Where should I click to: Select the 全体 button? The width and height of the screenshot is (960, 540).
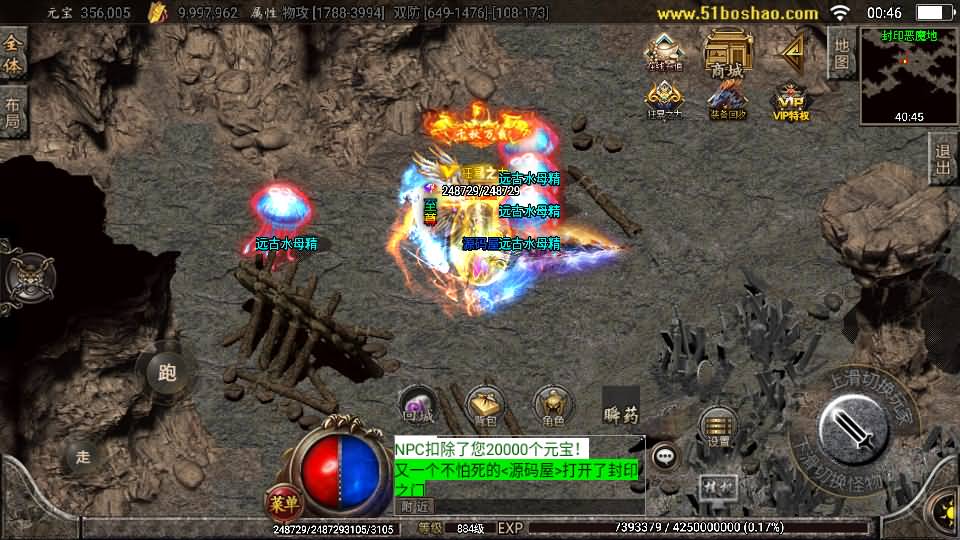point(12,54)
